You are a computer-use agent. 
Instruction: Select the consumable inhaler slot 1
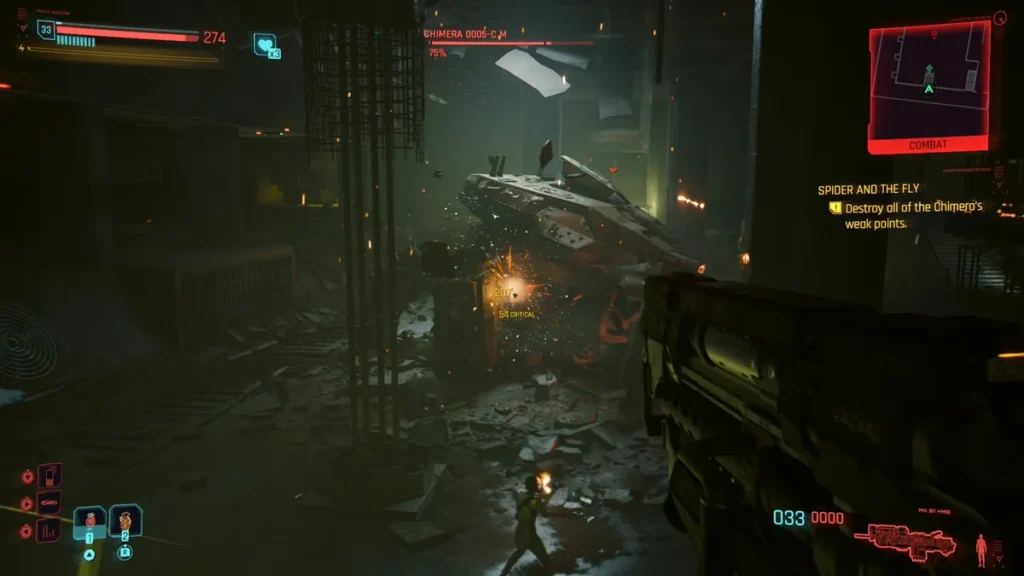pos(90,522)
